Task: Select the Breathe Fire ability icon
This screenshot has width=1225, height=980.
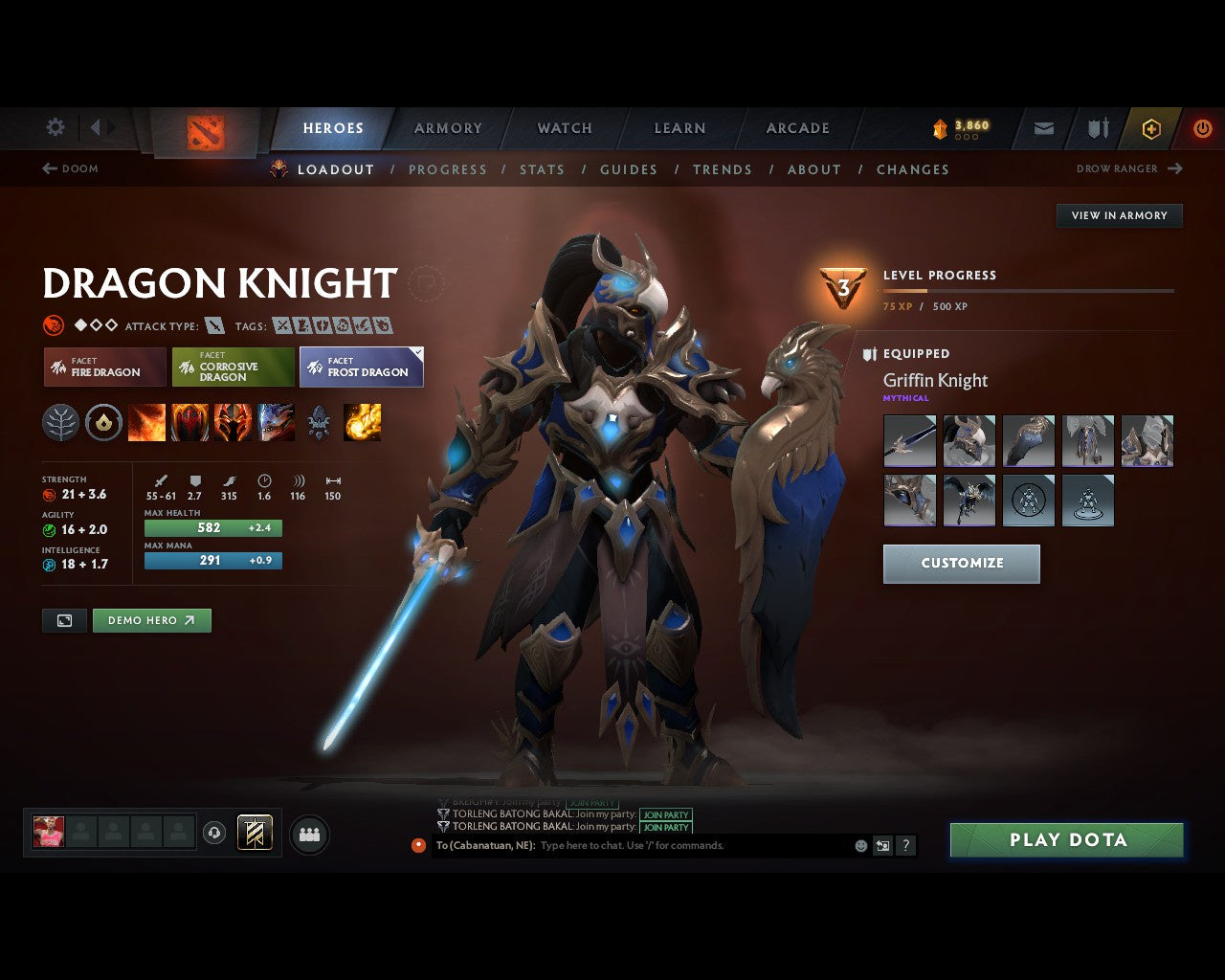Action: 147,422
